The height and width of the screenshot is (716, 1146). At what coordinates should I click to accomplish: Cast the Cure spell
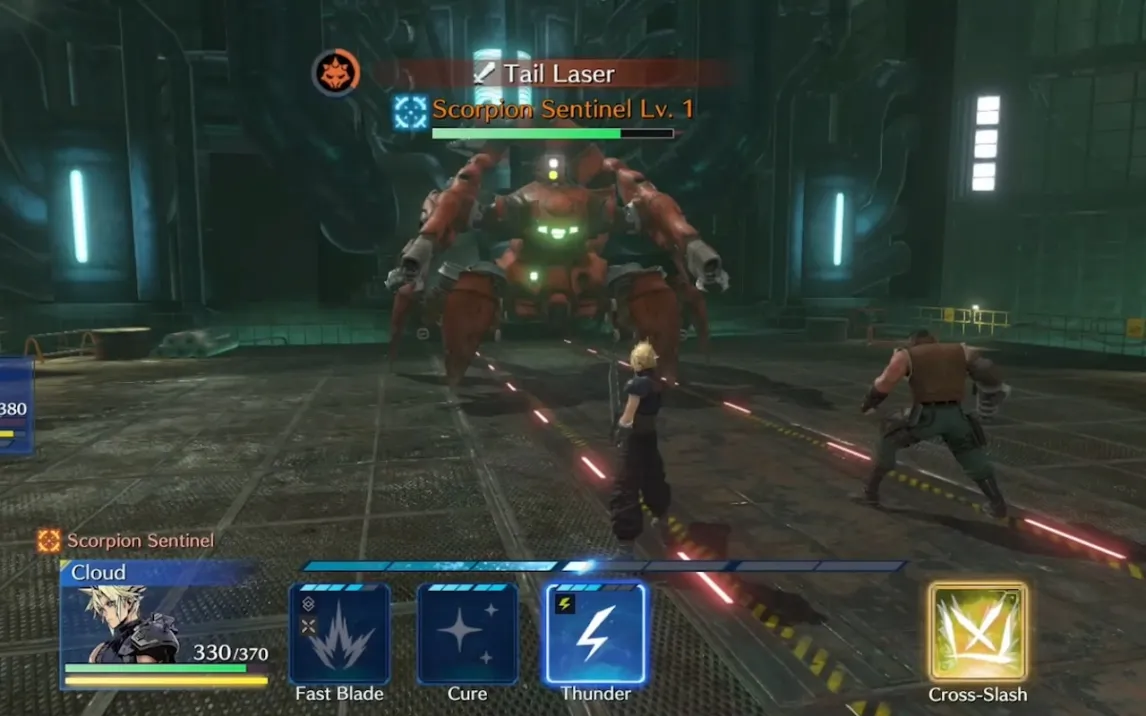coord(467,634)
